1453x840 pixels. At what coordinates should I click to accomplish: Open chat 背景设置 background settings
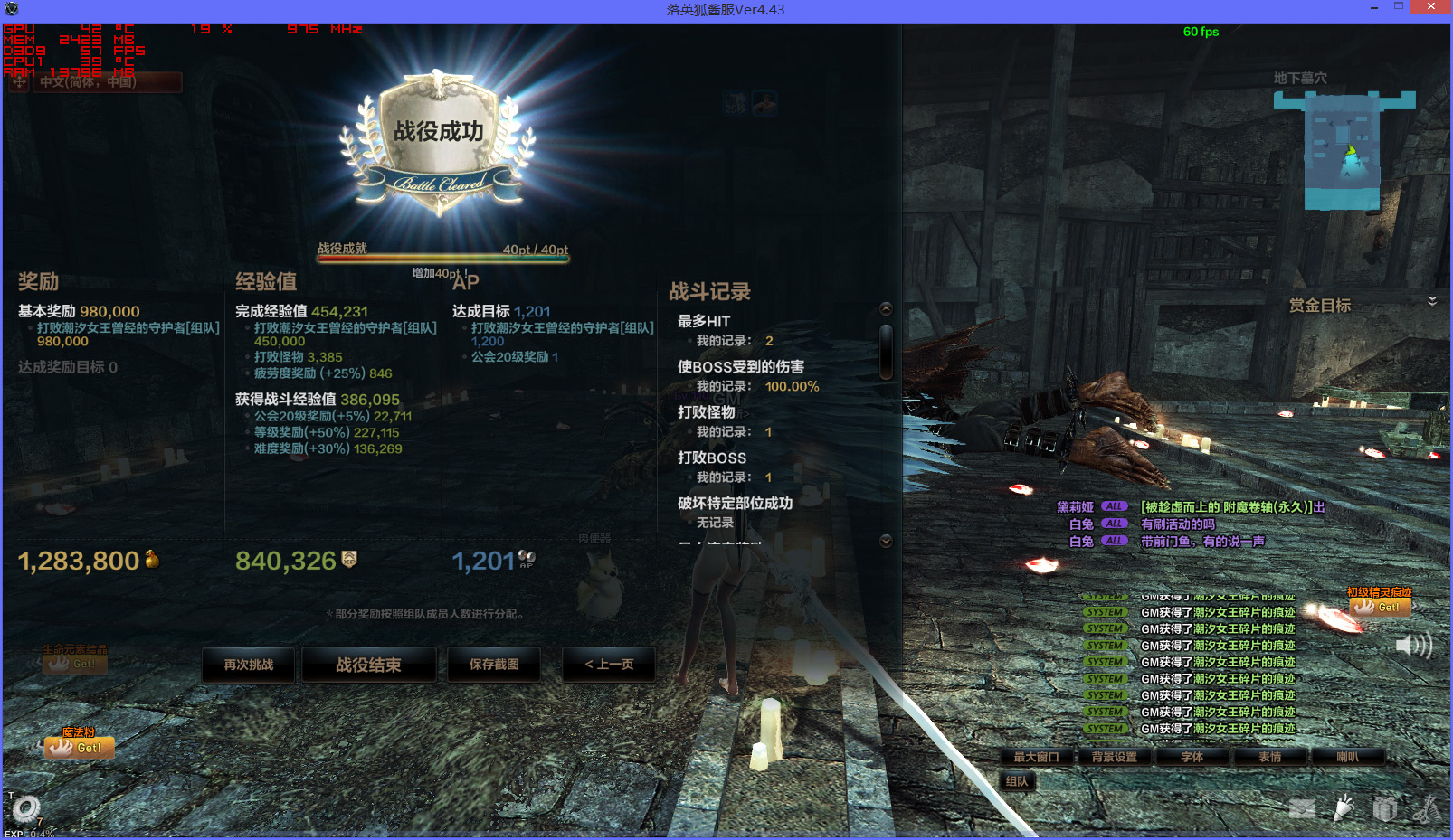[x=1114, y=757]
